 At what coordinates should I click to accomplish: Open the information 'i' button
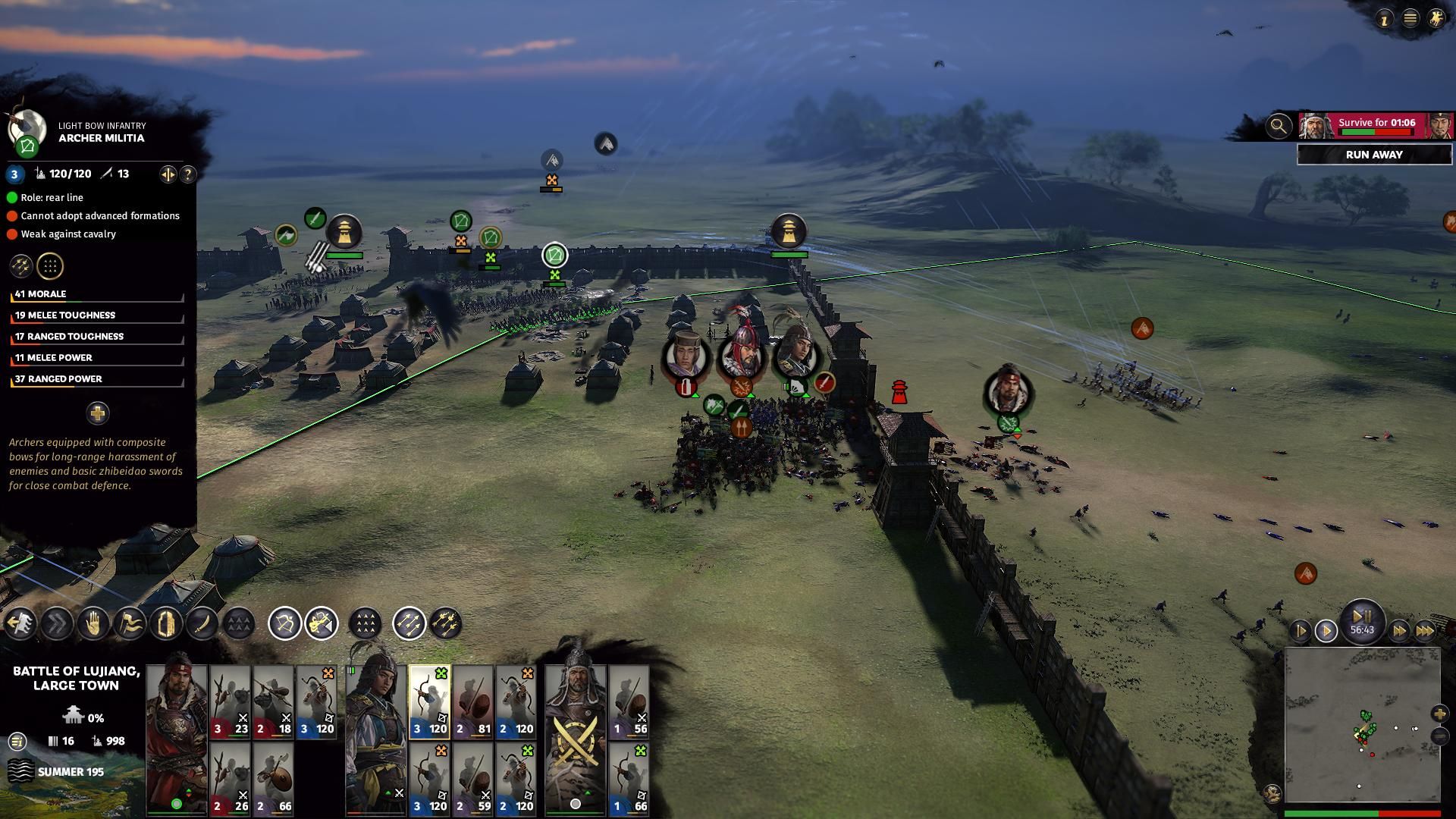(1385, 20)
